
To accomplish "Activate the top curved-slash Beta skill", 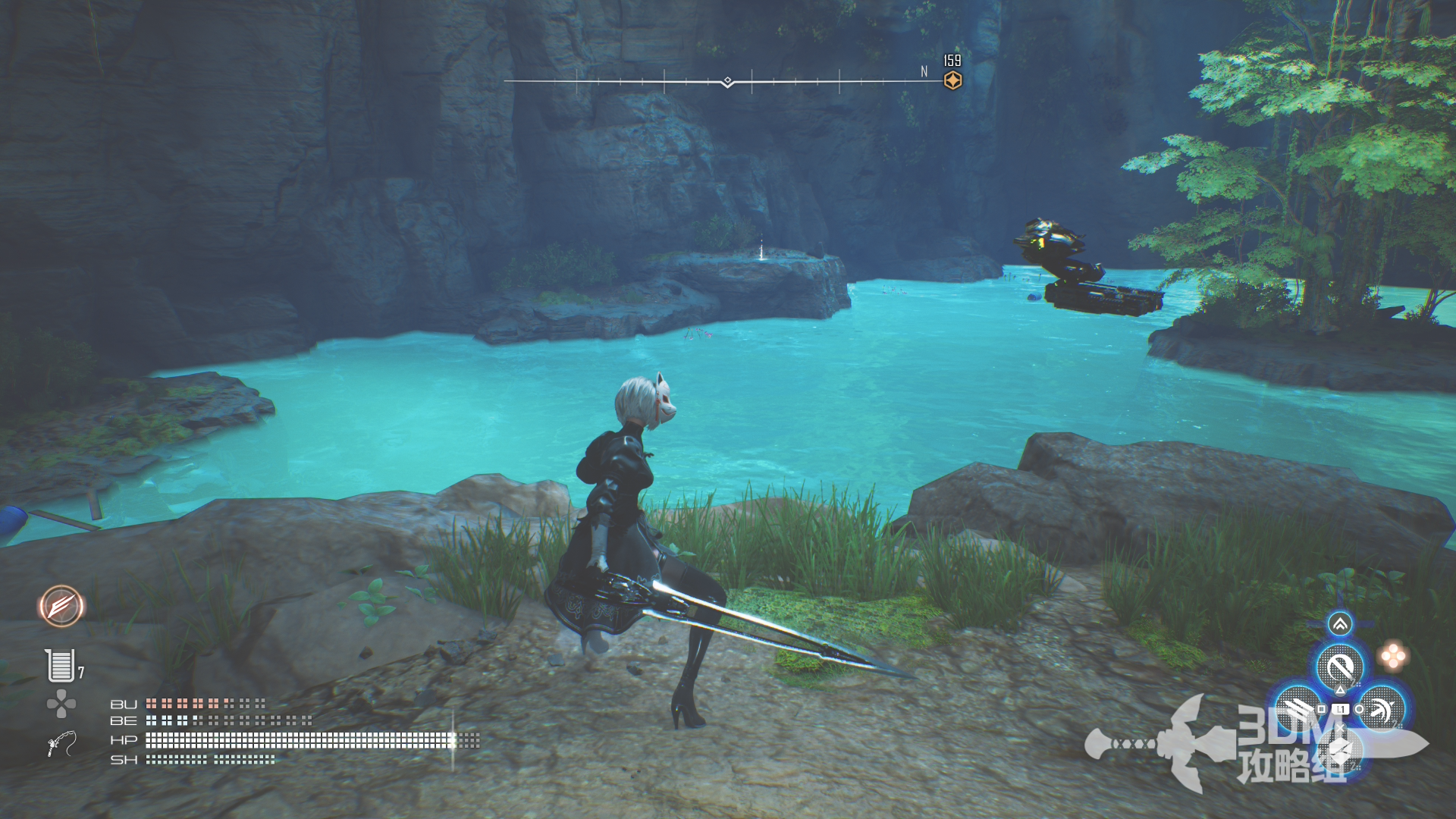I will (x=1340, y=667).
